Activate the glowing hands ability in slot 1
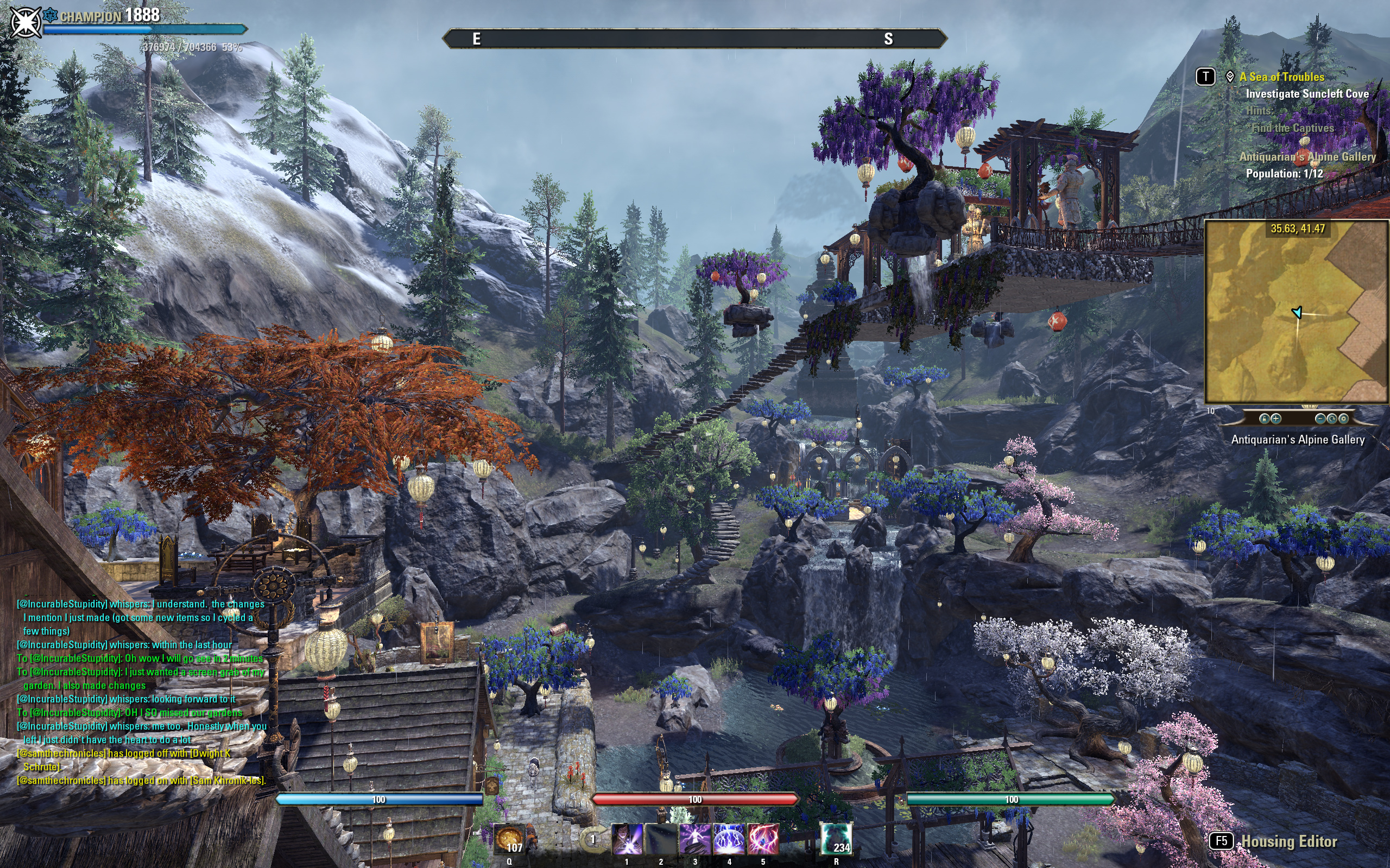The width and height of the screenshot is (1390, 868). tap(627, 839)
